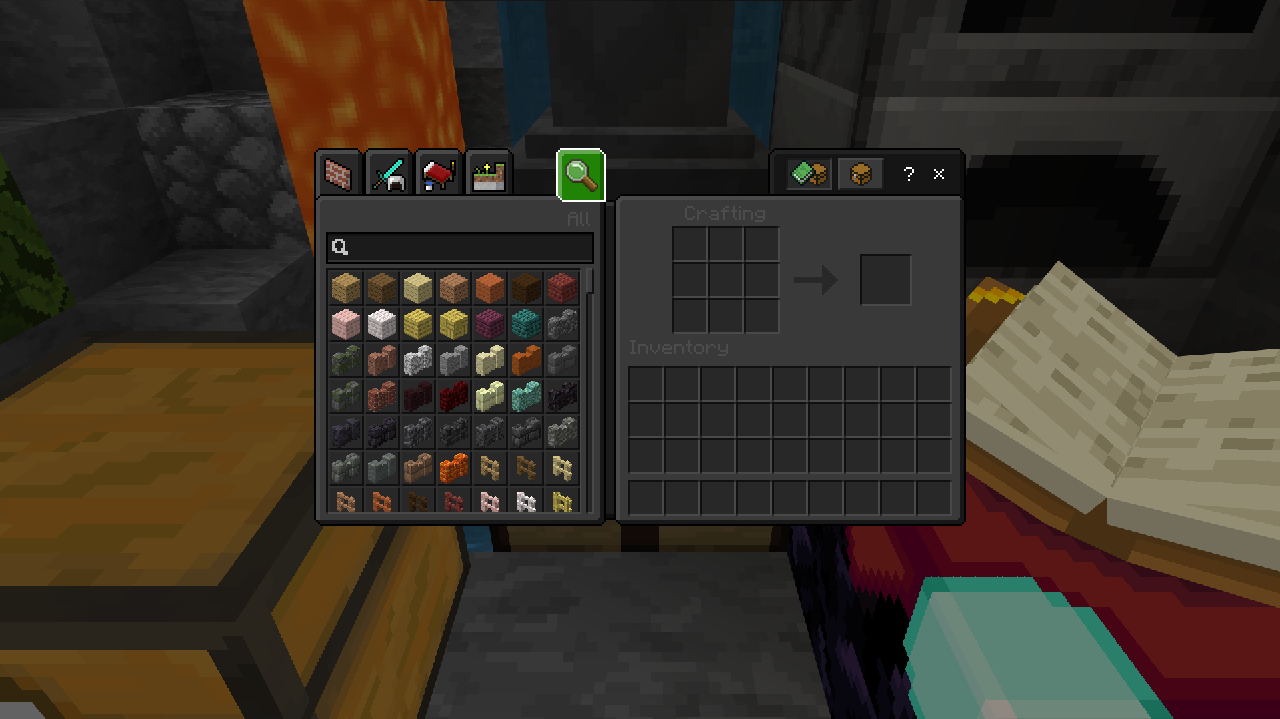Pick the pink cherry planks block
The image size is (1280, 719).
click(345, 323)
